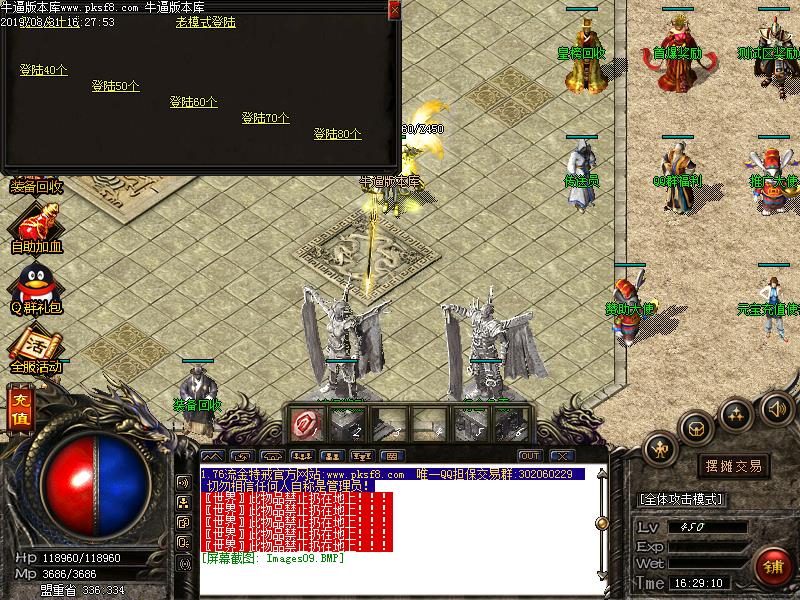
Task: Choose the 登陆60个 link
Action: (193, 102)
